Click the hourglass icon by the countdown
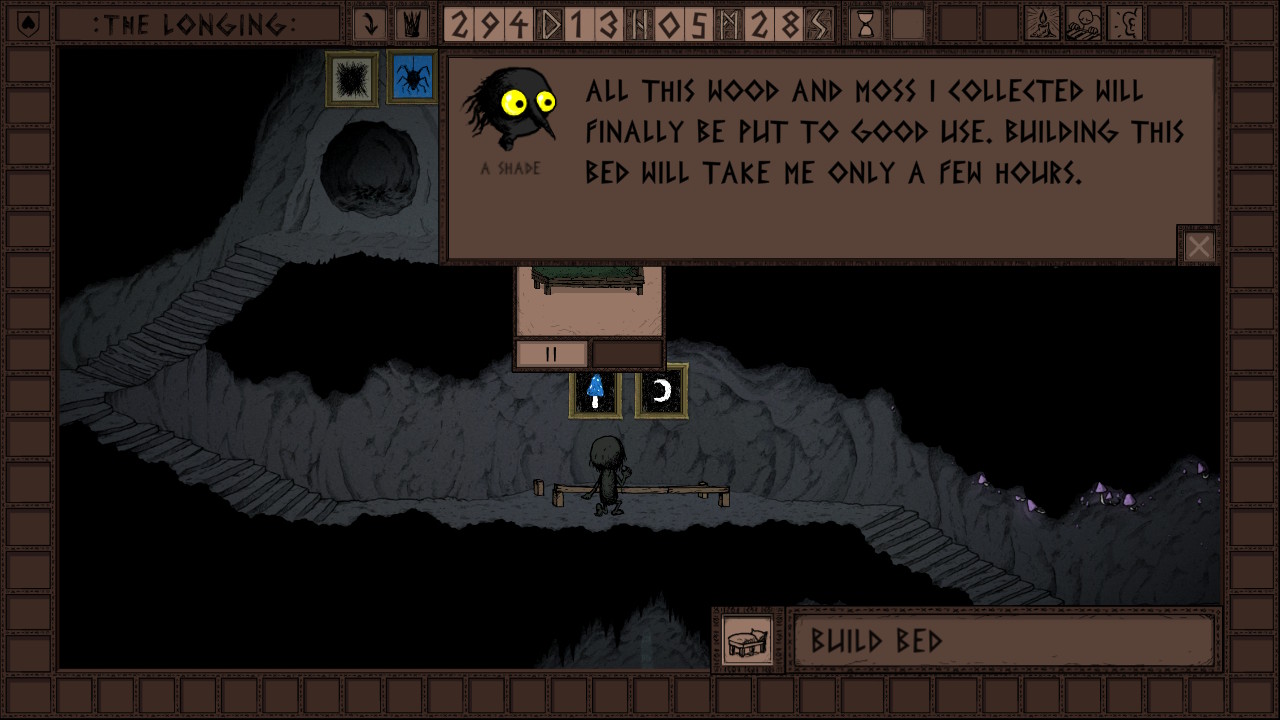 coord(866,24)
